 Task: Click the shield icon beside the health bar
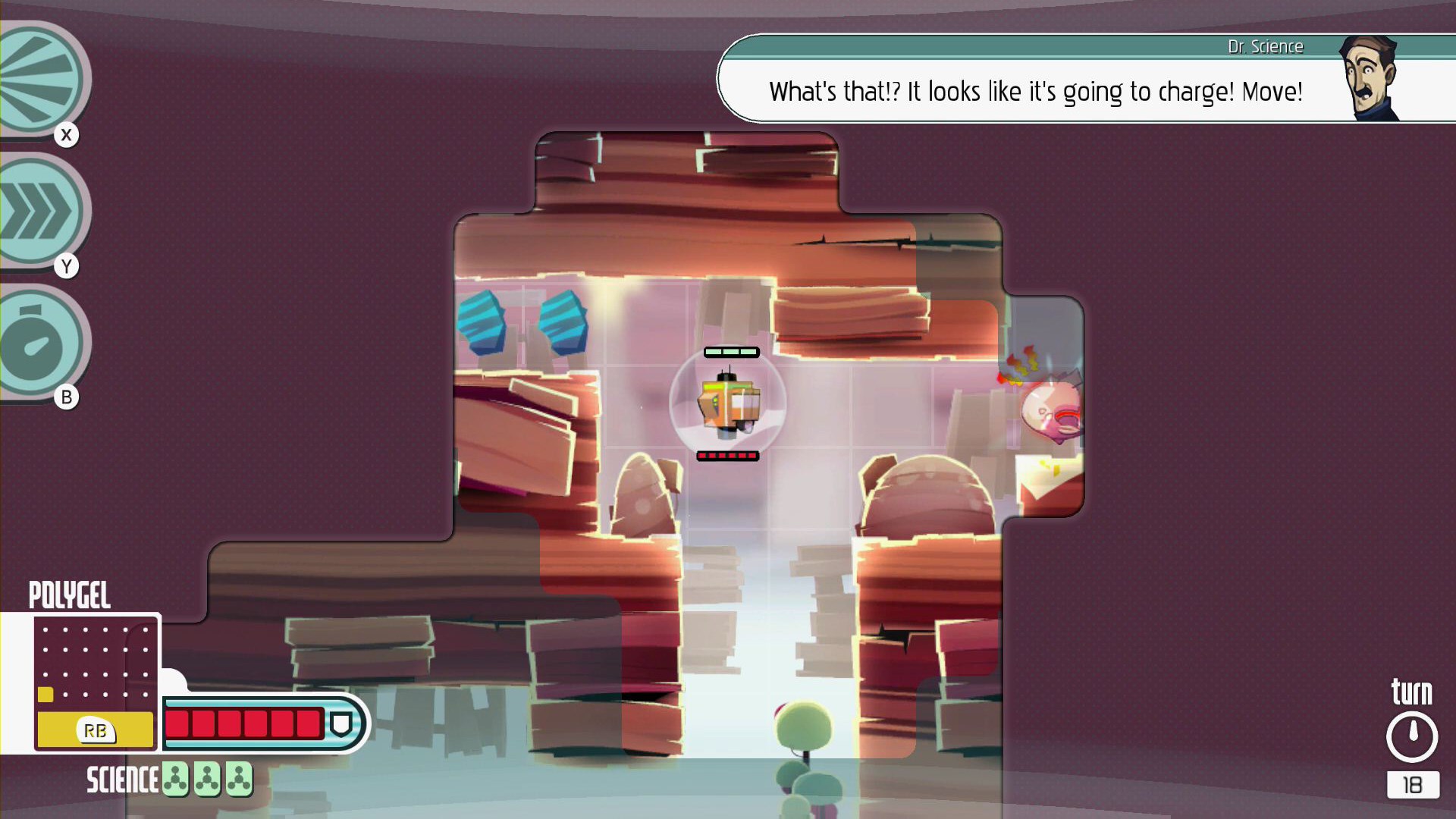[343, 724]
